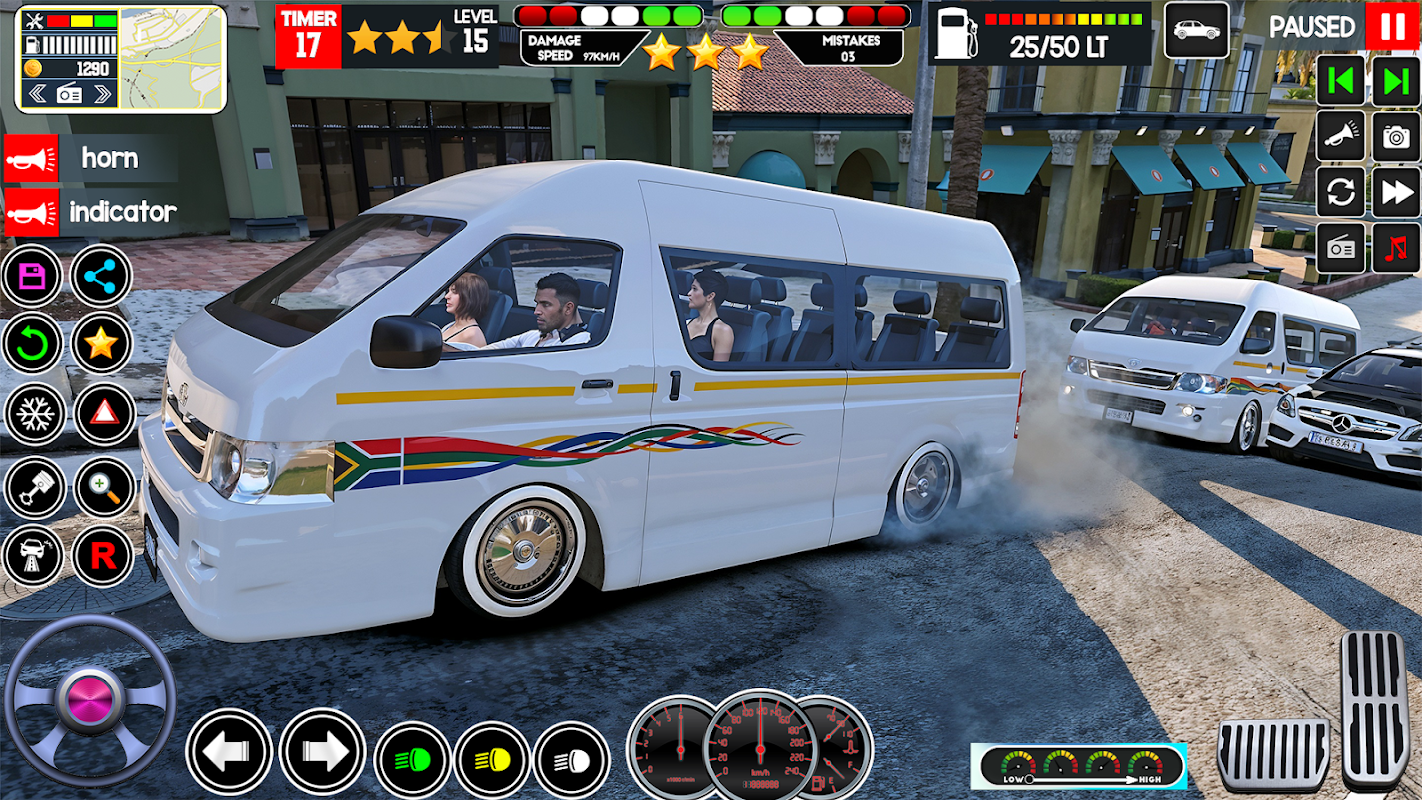Switch on the yellow headlight button
This screenshot has width=1422, height=800.
492,759
